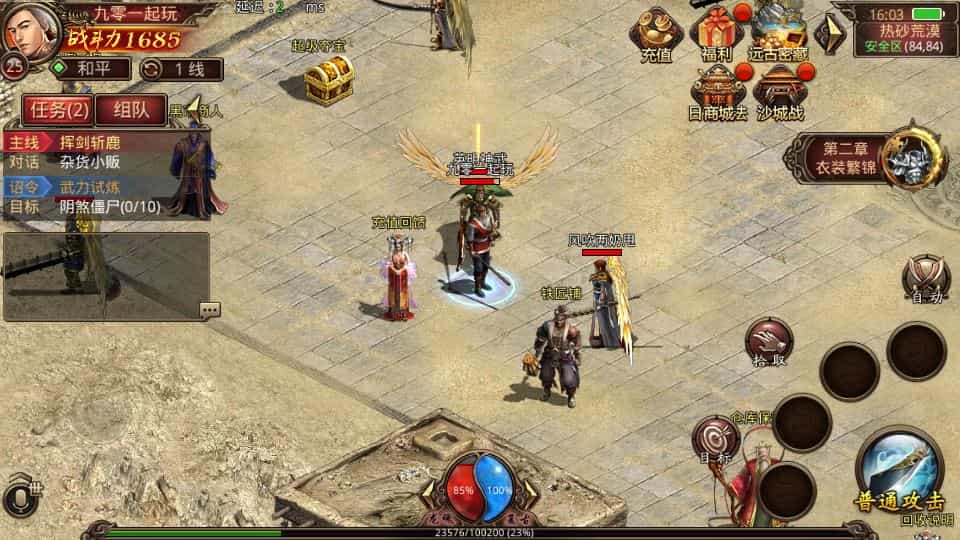Open the chat box bubble button
This screenshot has width=960, height=540.
pyautogui.click(x=209, y=310)
